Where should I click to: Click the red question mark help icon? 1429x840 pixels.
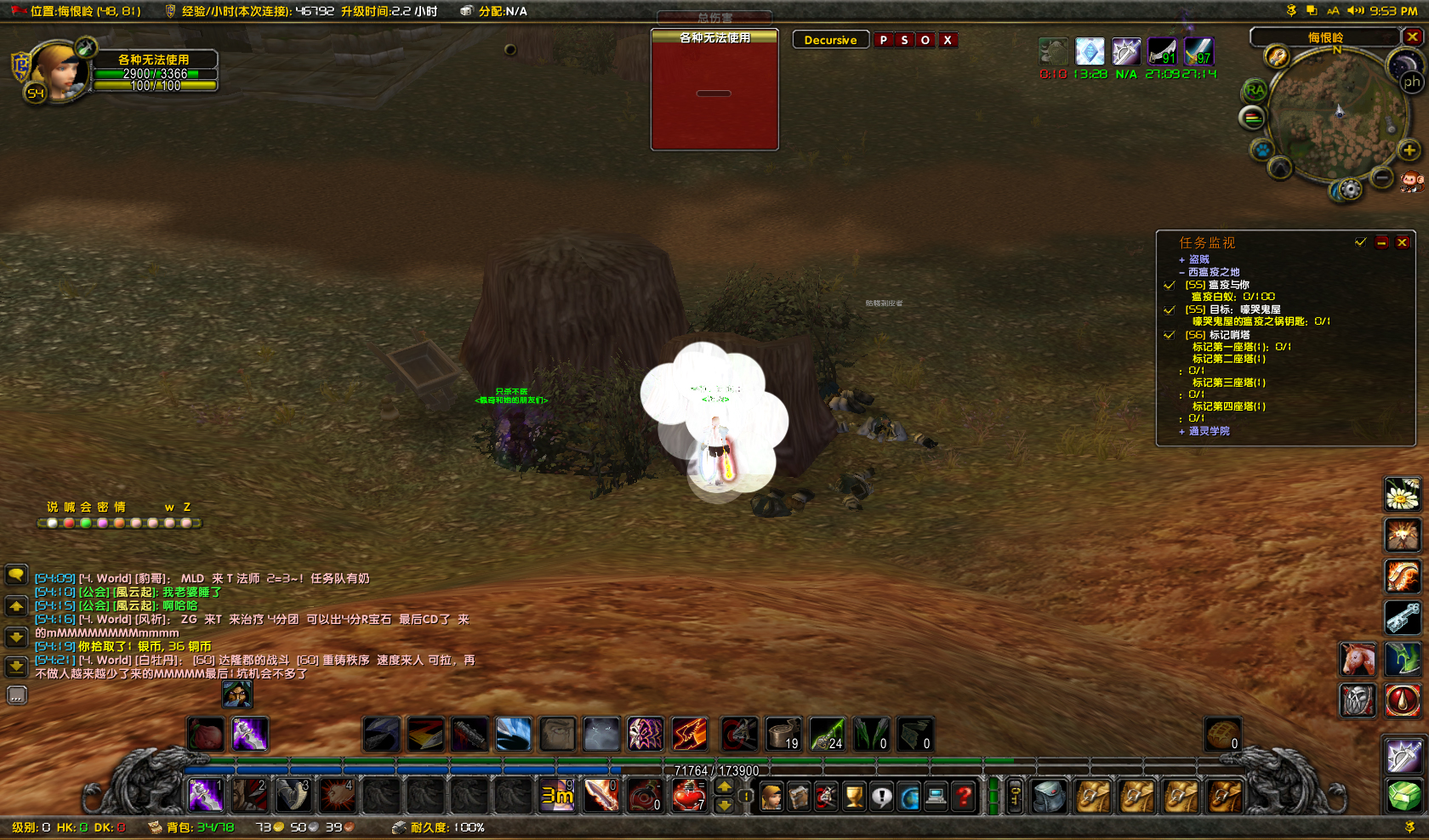coord(965,795)
